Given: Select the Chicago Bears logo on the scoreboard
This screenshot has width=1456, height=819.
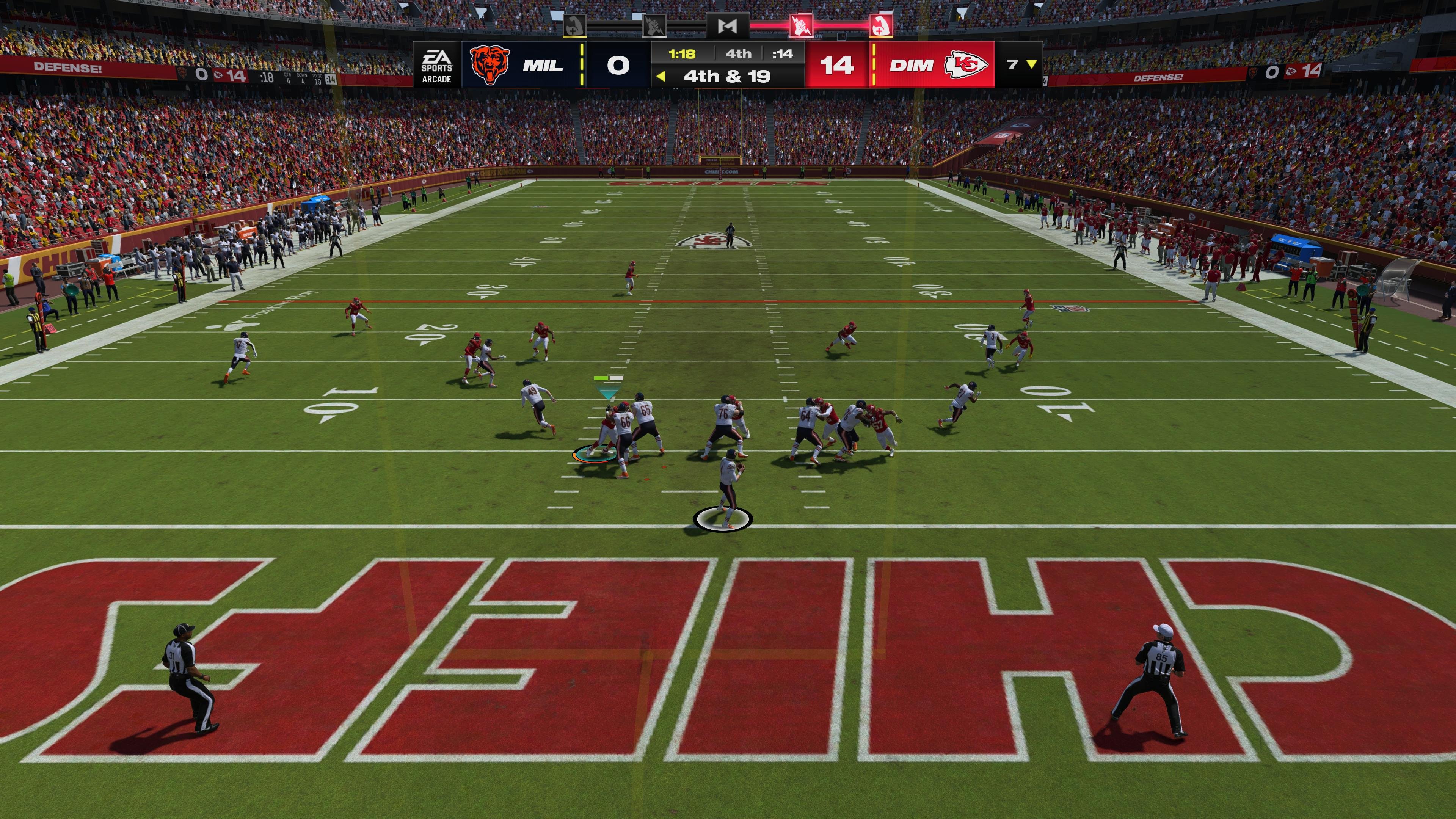Looking at the screenshot, I should (490, 66).
